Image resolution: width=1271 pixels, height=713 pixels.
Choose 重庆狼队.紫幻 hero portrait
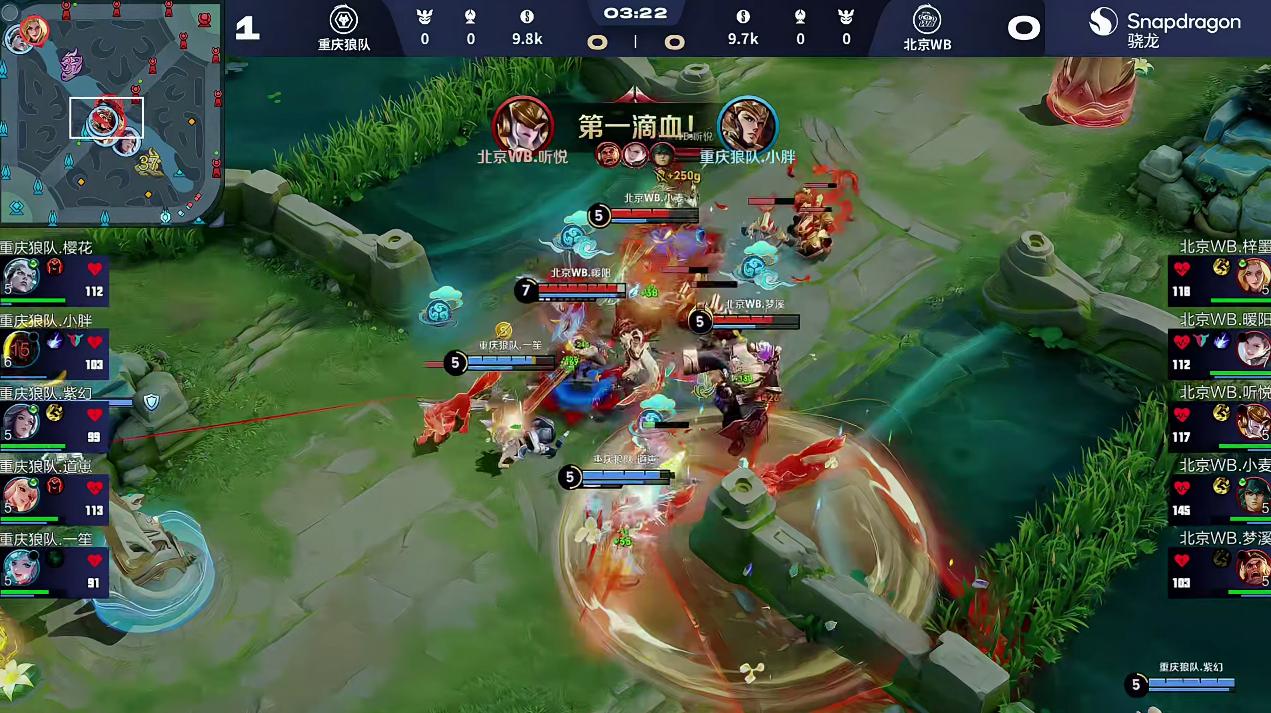pos(20,421)
